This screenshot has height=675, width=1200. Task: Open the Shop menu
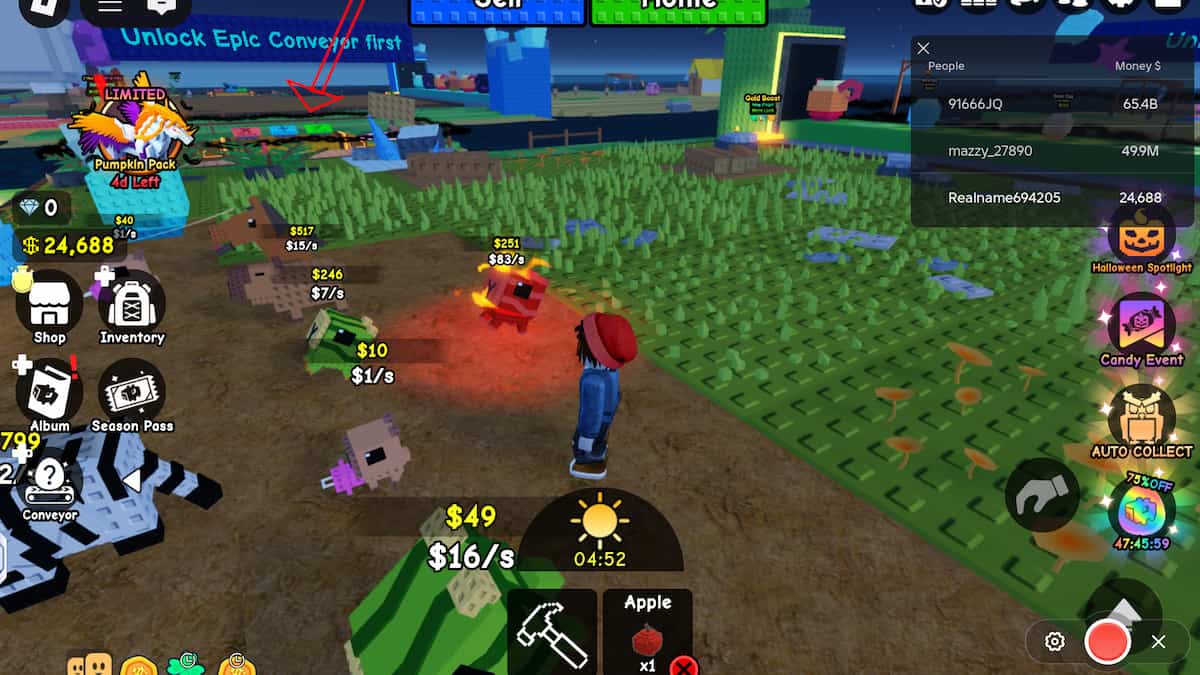[x=49, y=304]
